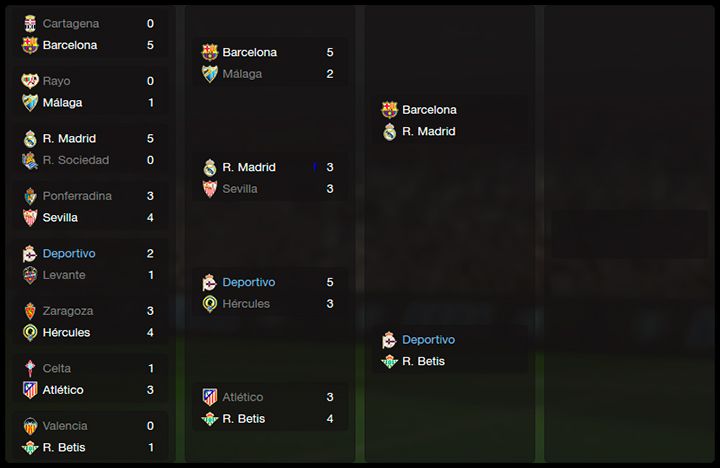Select Málaga in the Barcelona quarter-final tie

pos(242,74)
